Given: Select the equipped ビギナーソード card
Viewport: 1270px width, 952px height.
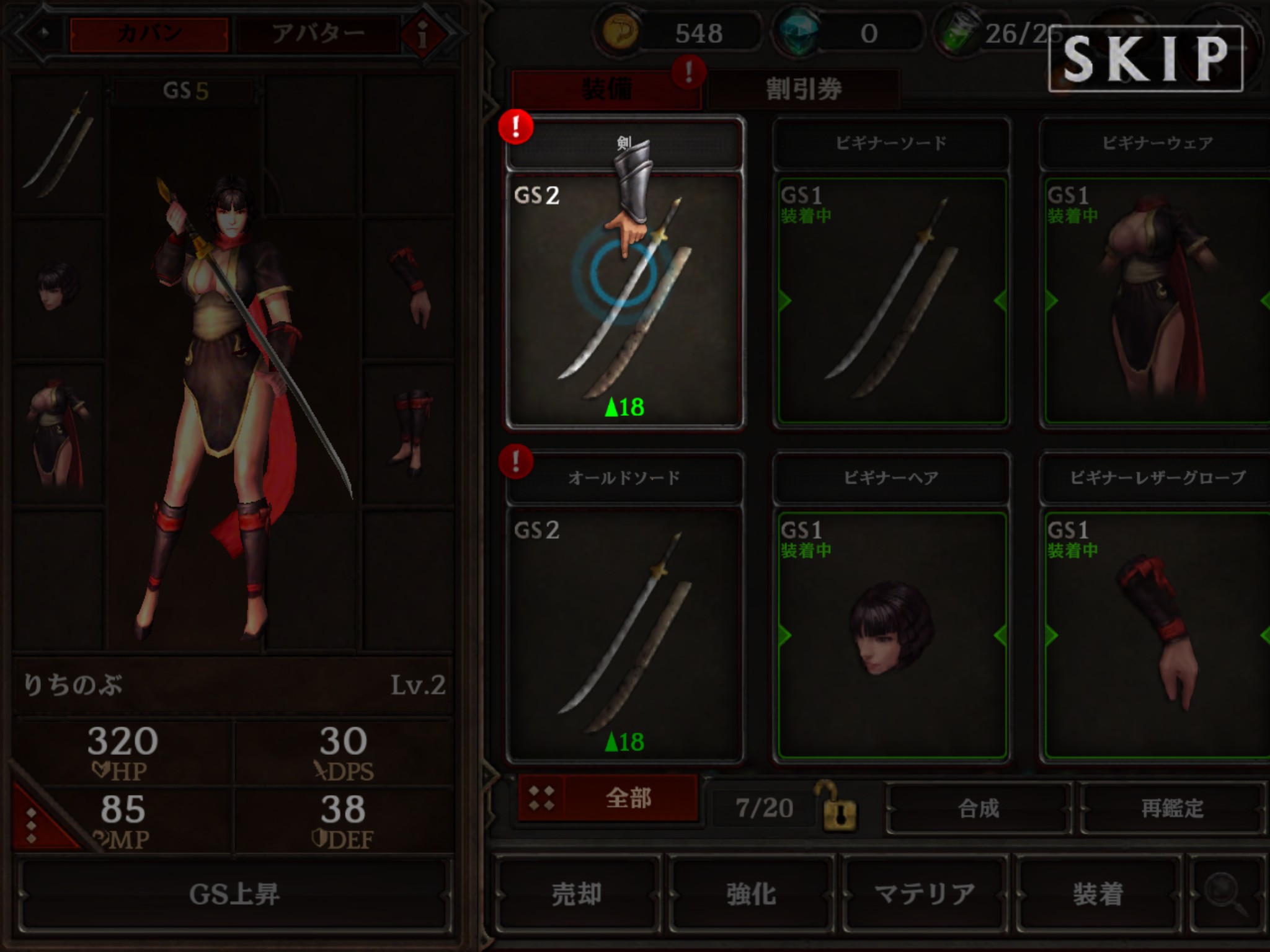Looking at the screenshot, I should 891,301.
